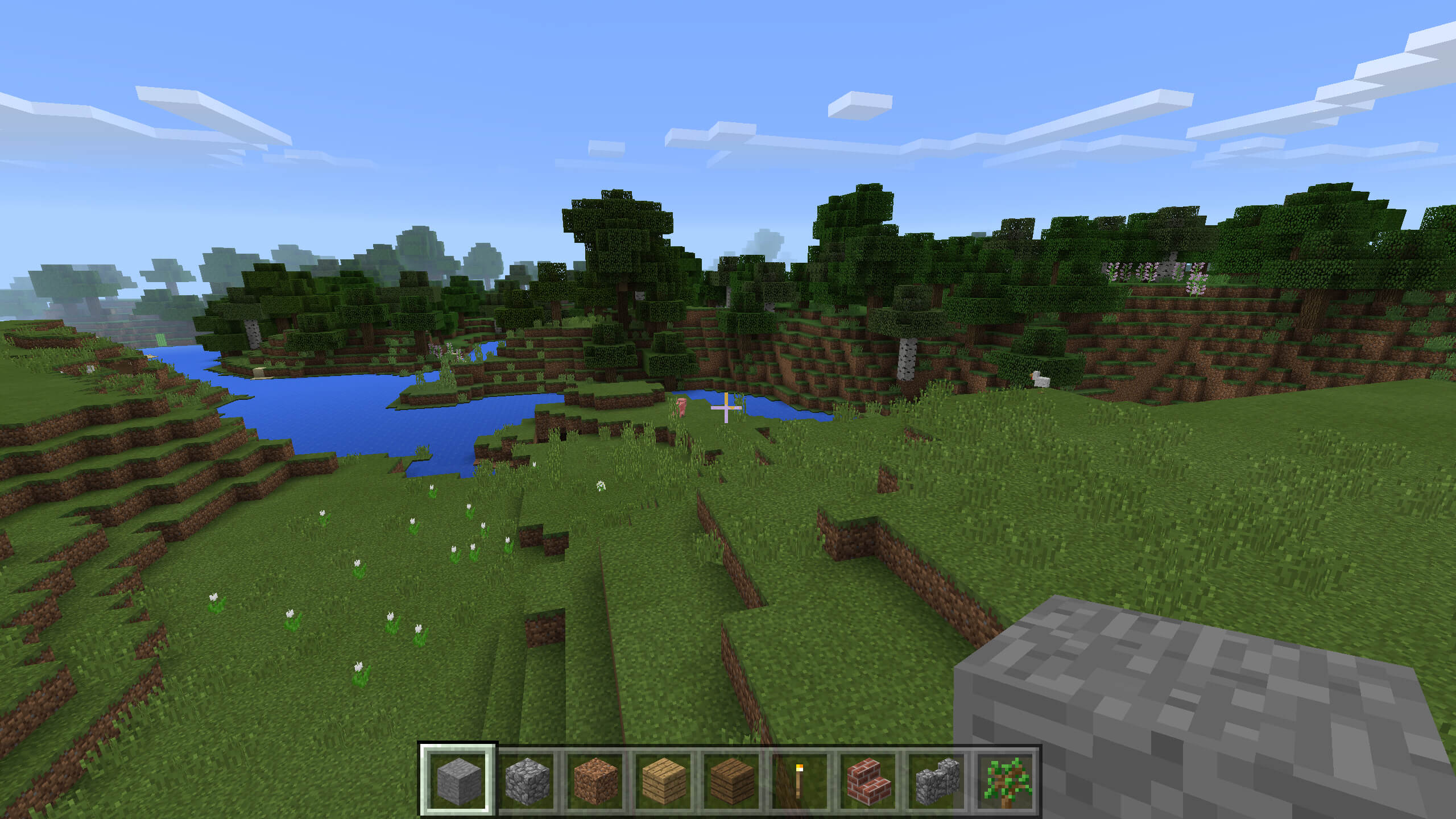Equip the torch from the hotbar
This screenshot has width=1456, height=819.
pos(800,780)
